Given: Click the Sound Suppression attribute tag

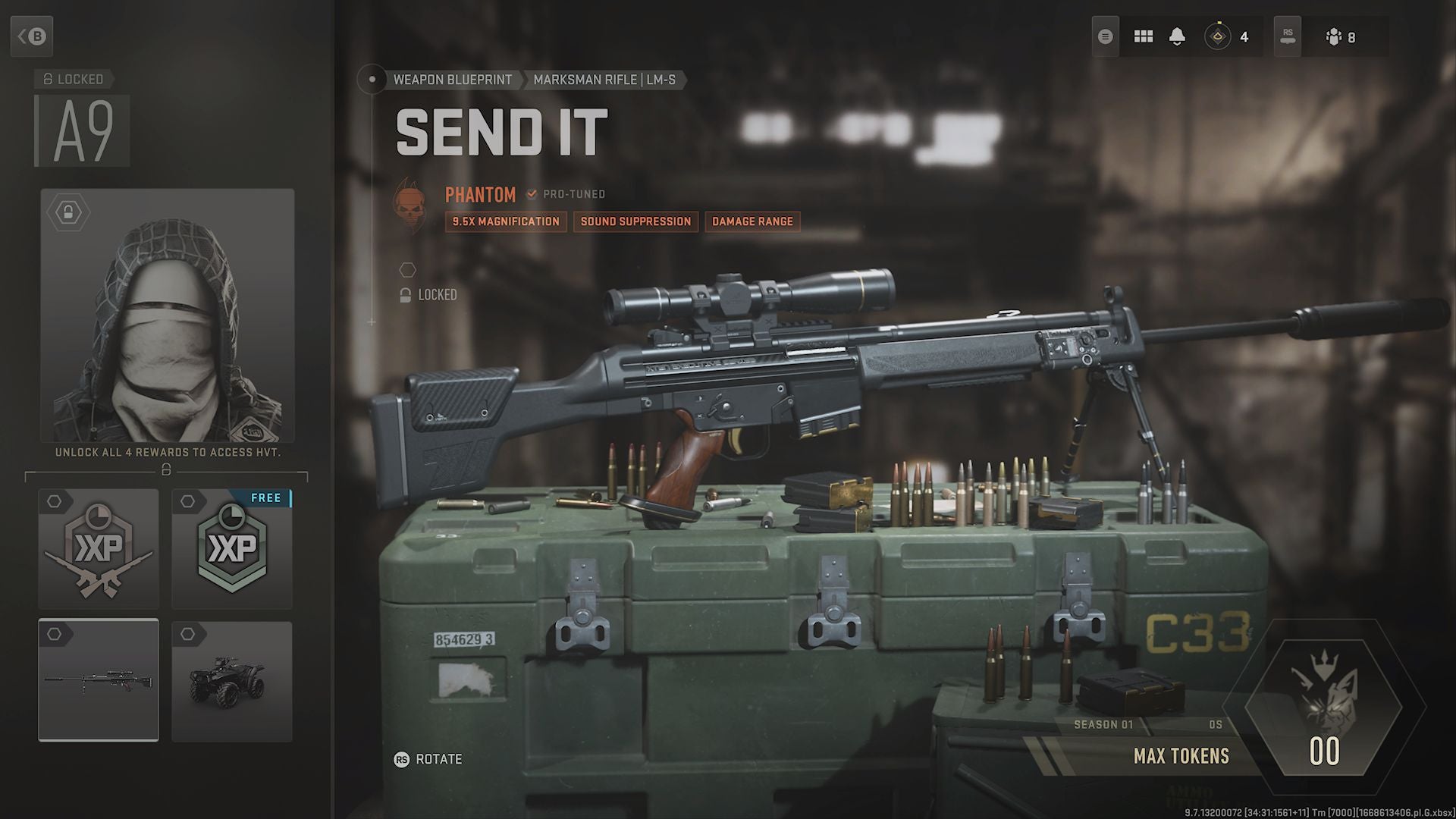Looking at the screenshot, I should coord(635,221).
